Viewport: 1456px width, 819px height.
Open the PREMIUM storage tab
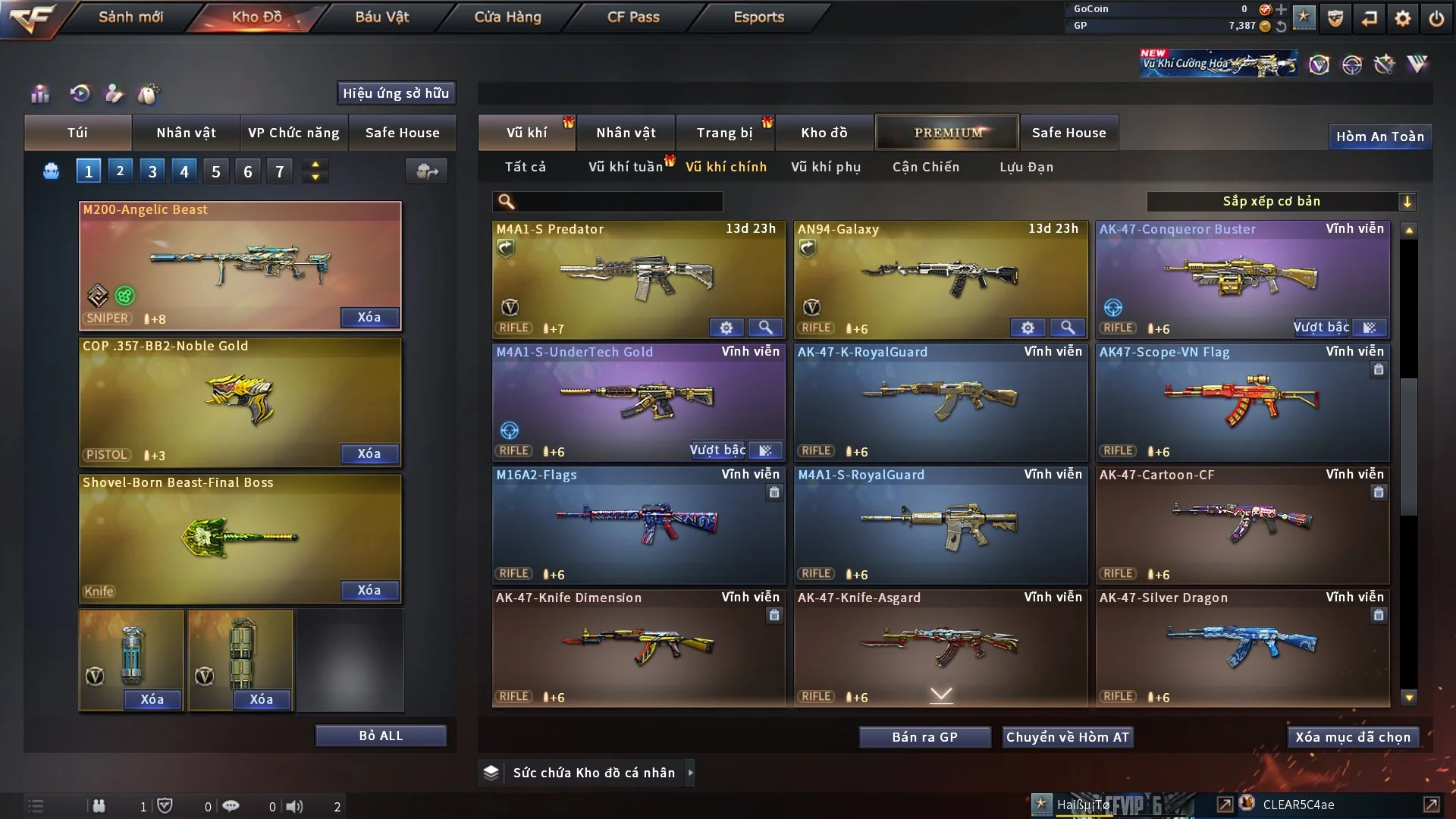pyautogui.click(x=948, y=133)
